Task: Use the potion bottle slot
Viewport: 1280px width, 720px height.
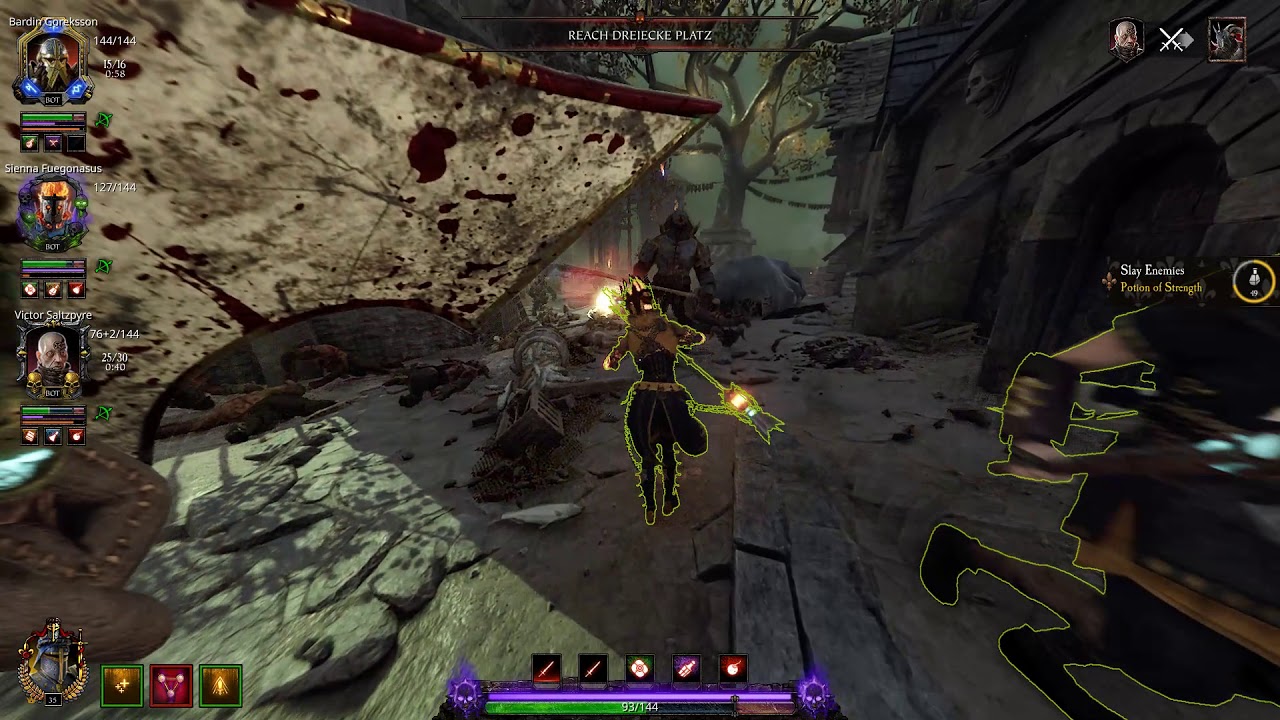Action: click(686, 668)
